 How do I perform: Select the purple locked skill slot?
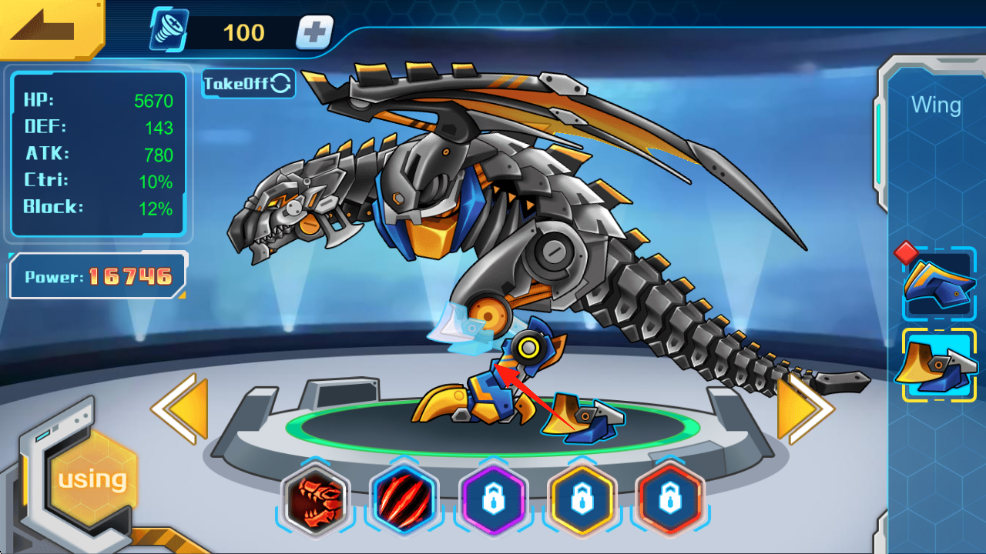tap(492, 498)
